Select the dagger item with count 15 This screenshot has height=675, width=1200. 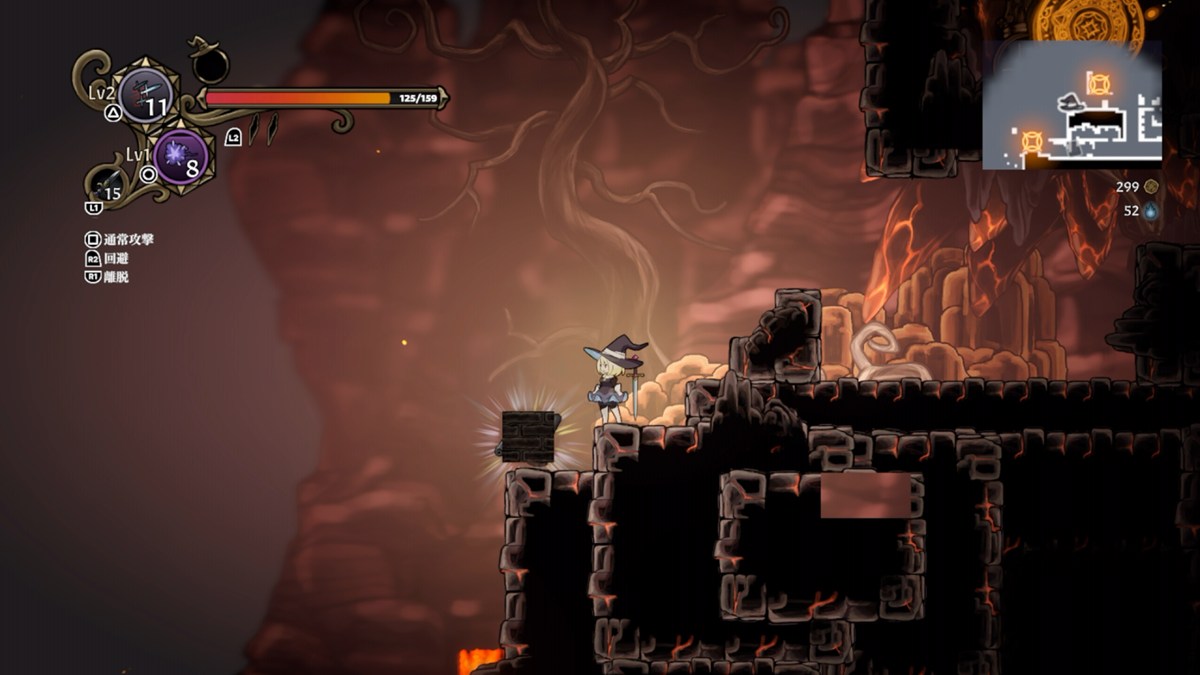(x=108, y=185)
